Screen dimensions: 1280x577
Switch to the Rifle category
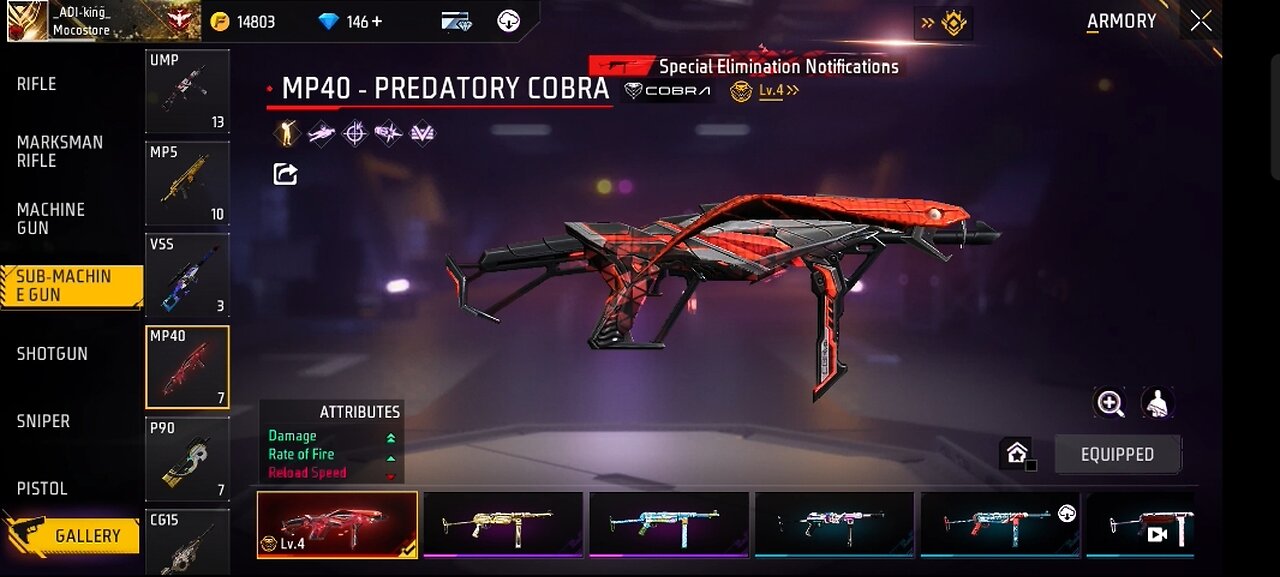coord(37,84)
